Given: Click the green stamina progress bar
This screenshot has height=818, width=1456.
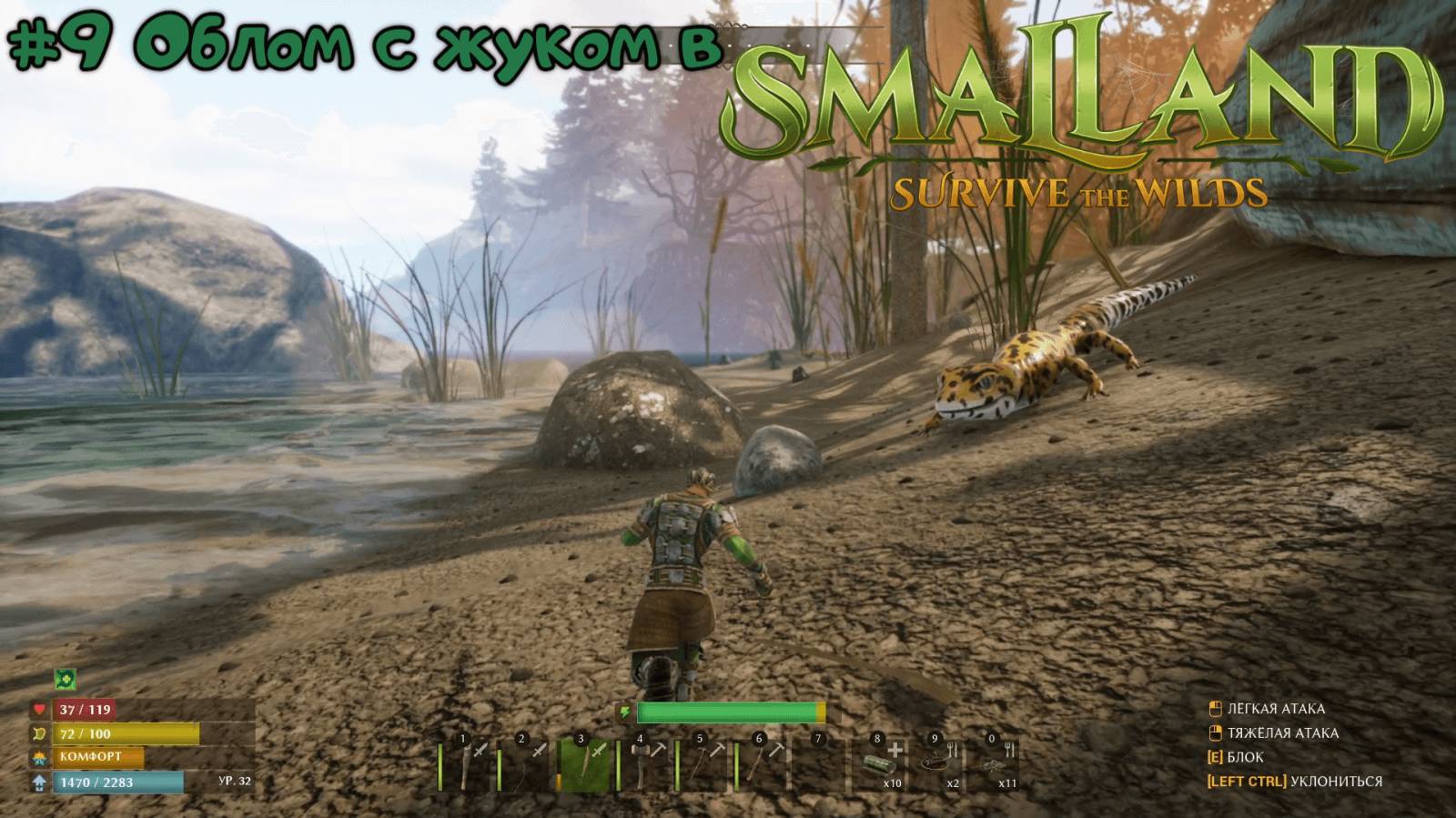Looking at the screenshot, I should [728, 713].
